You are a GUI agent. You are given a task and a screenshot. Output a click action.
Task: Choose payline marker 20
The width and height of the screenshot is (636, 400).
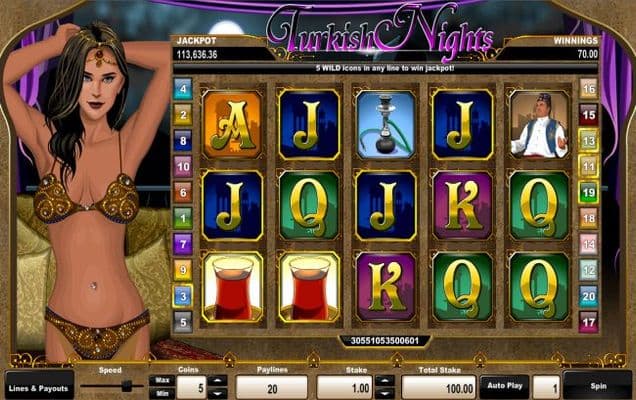click(x=589, y=295)
